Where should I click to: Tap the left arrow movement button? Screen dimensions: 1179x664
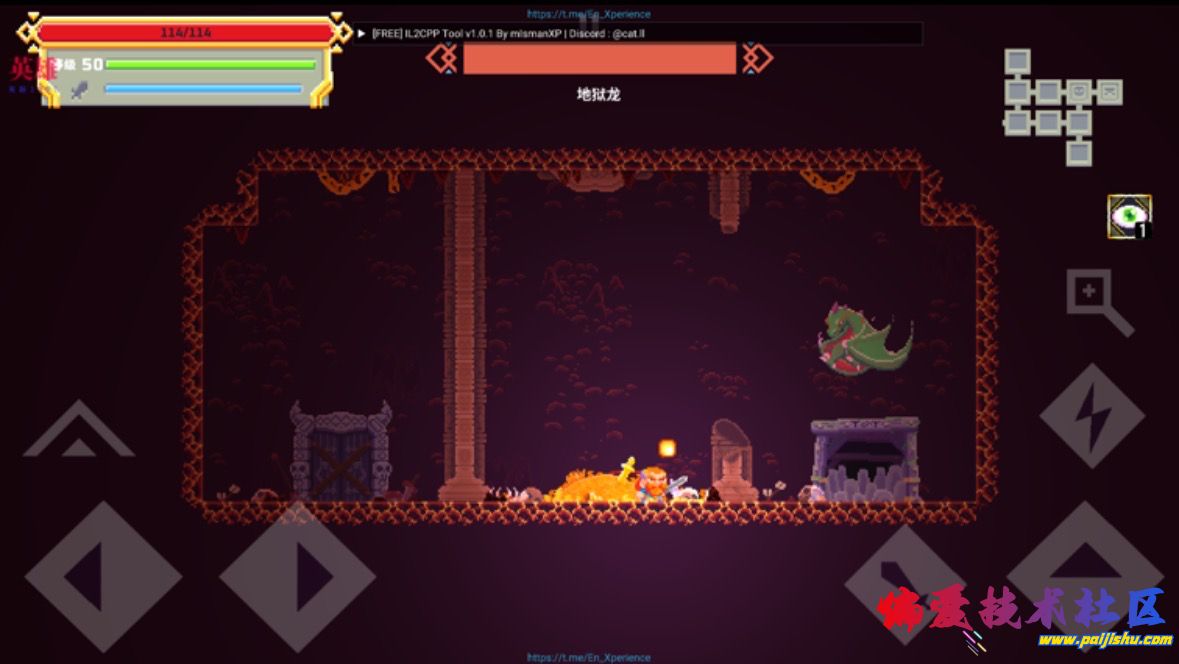(x=102, y=577)
